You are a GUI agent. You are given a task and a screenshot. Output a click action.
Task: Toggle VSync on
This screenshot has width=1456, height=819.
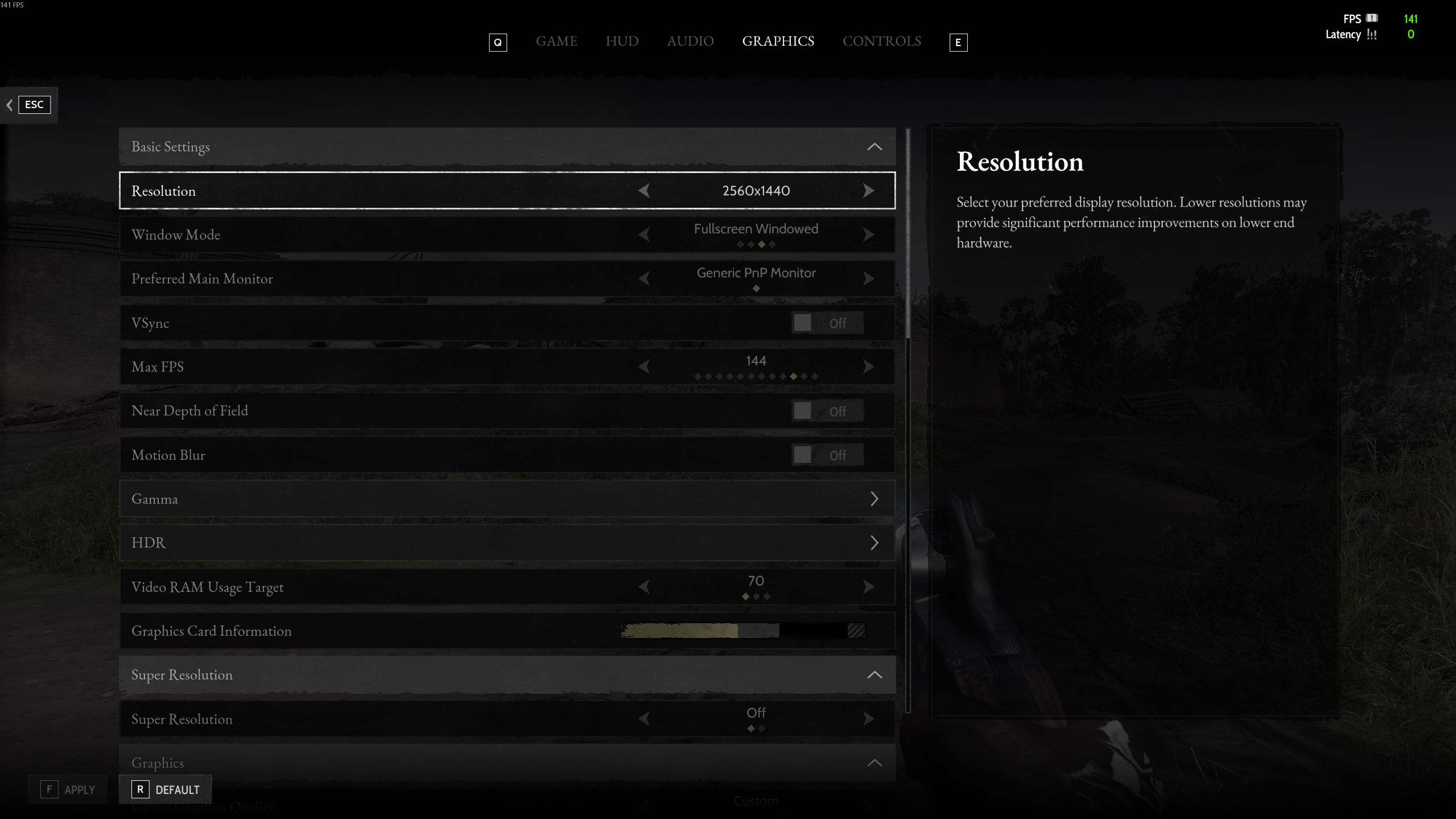(x=827, y=323)
